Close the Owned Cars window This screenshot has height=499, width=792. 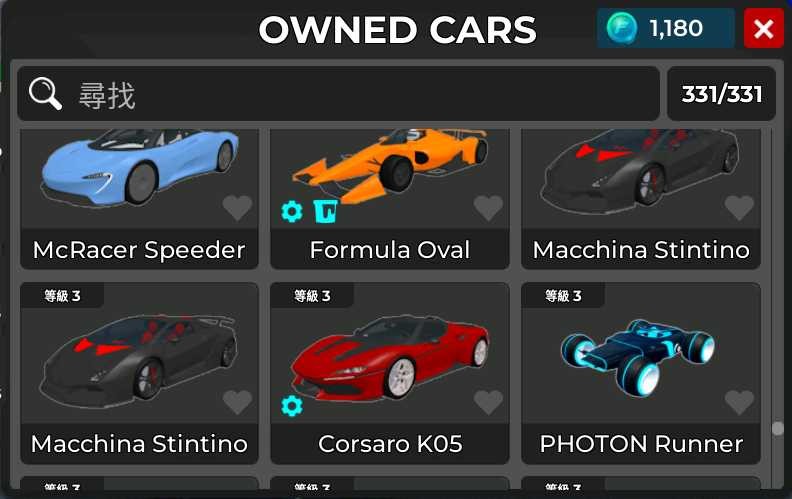[x=764, y=29]
